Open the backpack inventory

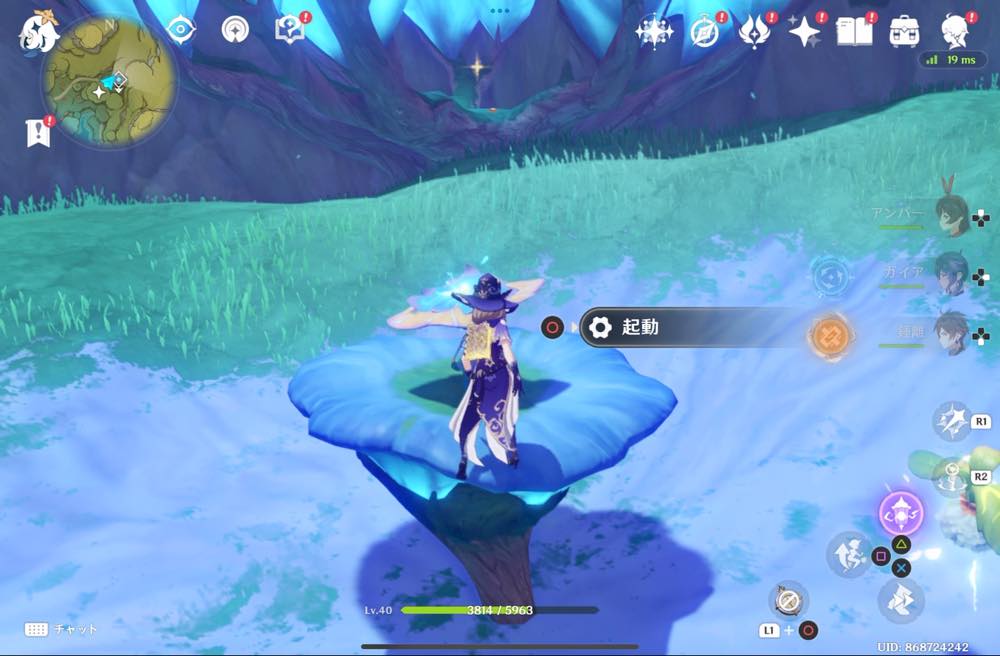pos(904,31)
